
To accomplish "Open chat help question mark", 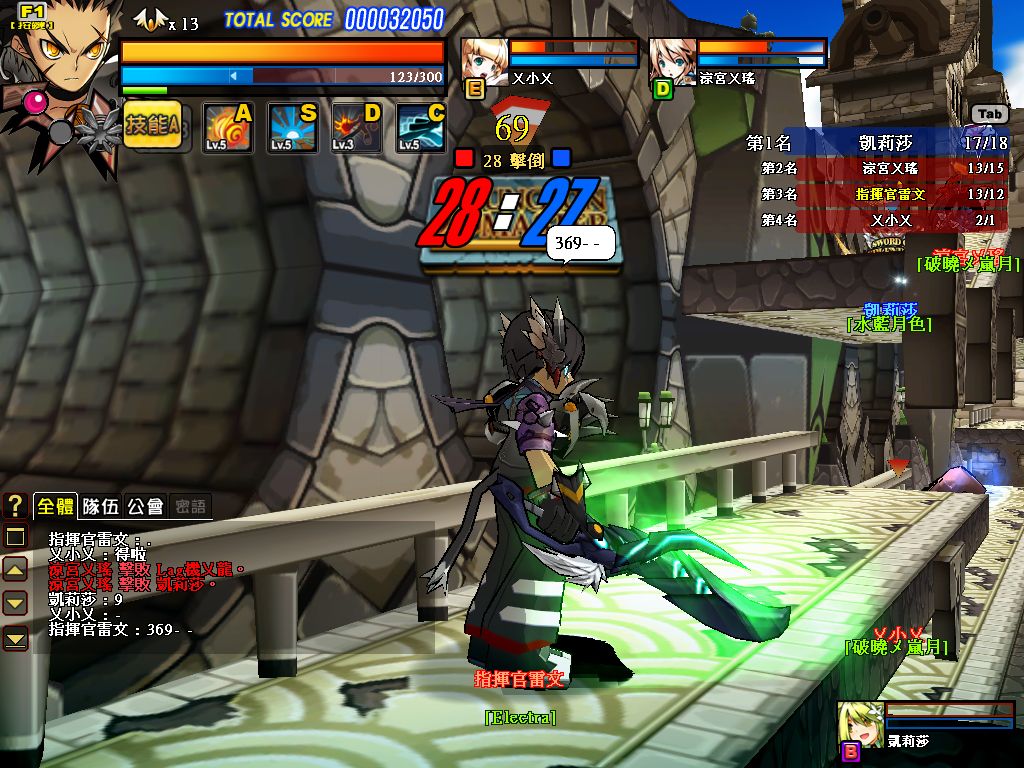I will pos(15,506).
